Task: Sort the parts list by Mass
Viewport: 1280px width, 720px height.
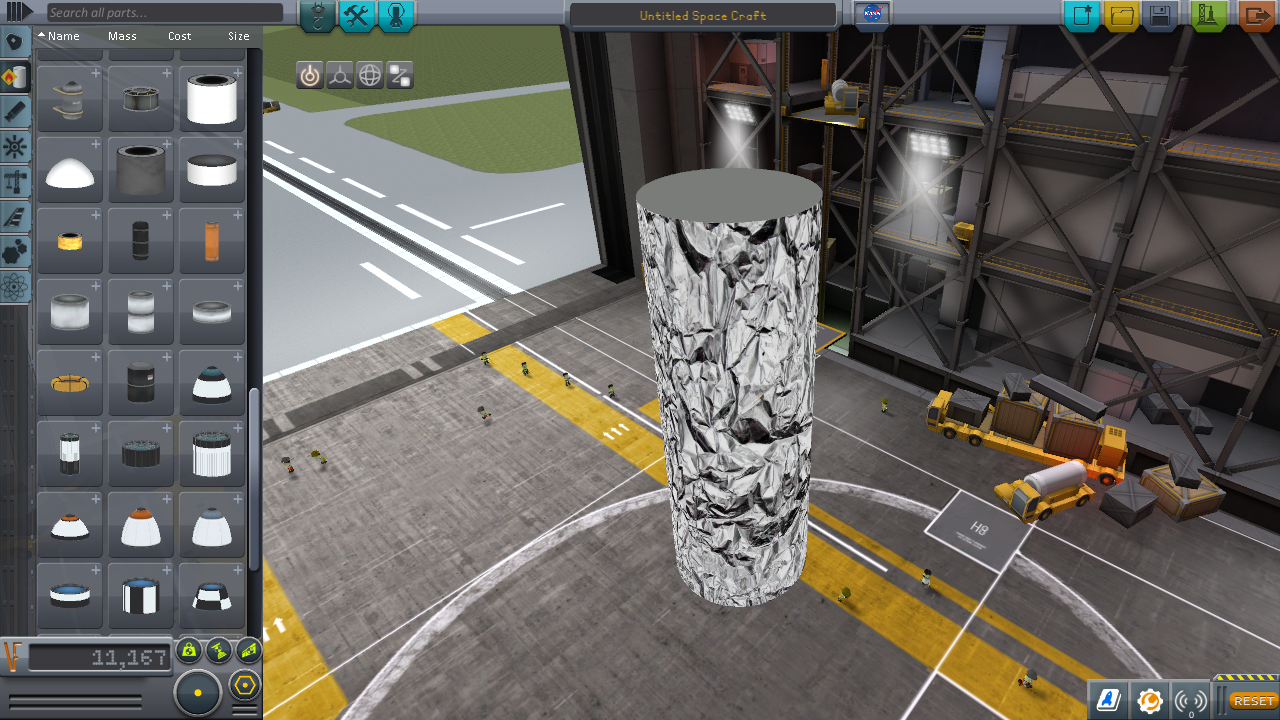Action: tap(122, 36)
